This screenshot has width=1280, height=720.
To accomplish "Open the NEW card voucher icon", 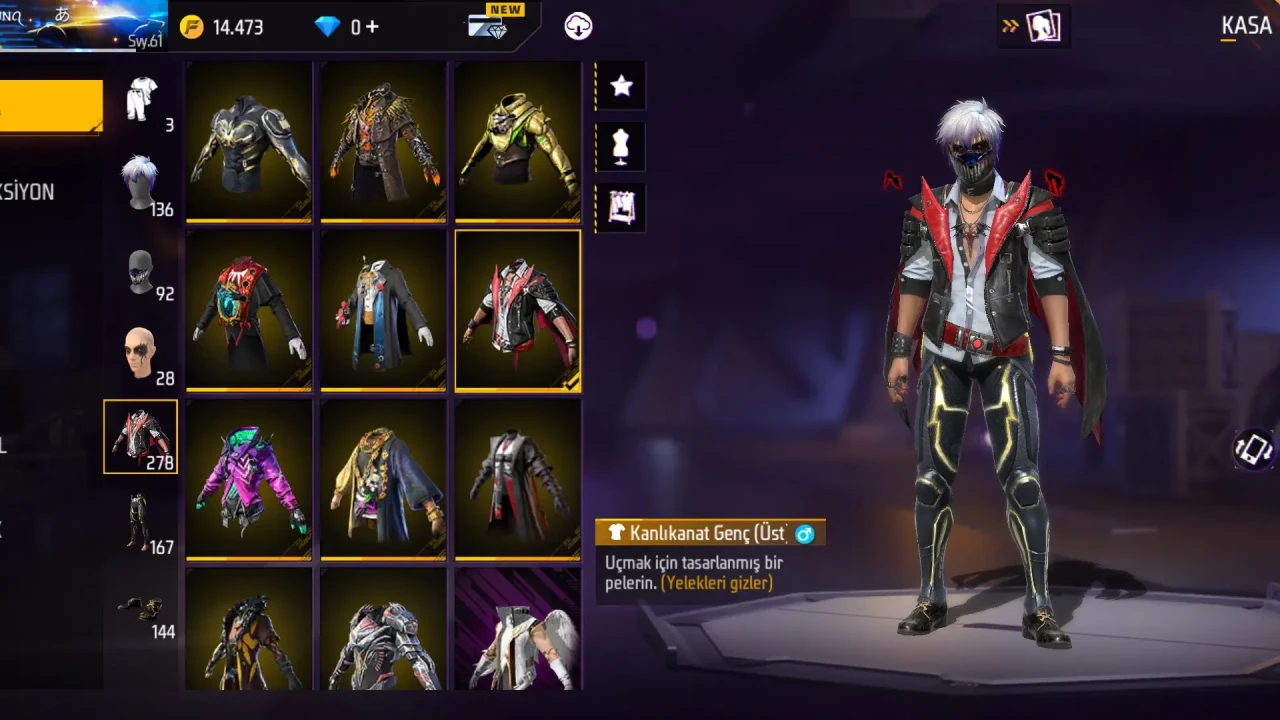I will 488,26.
